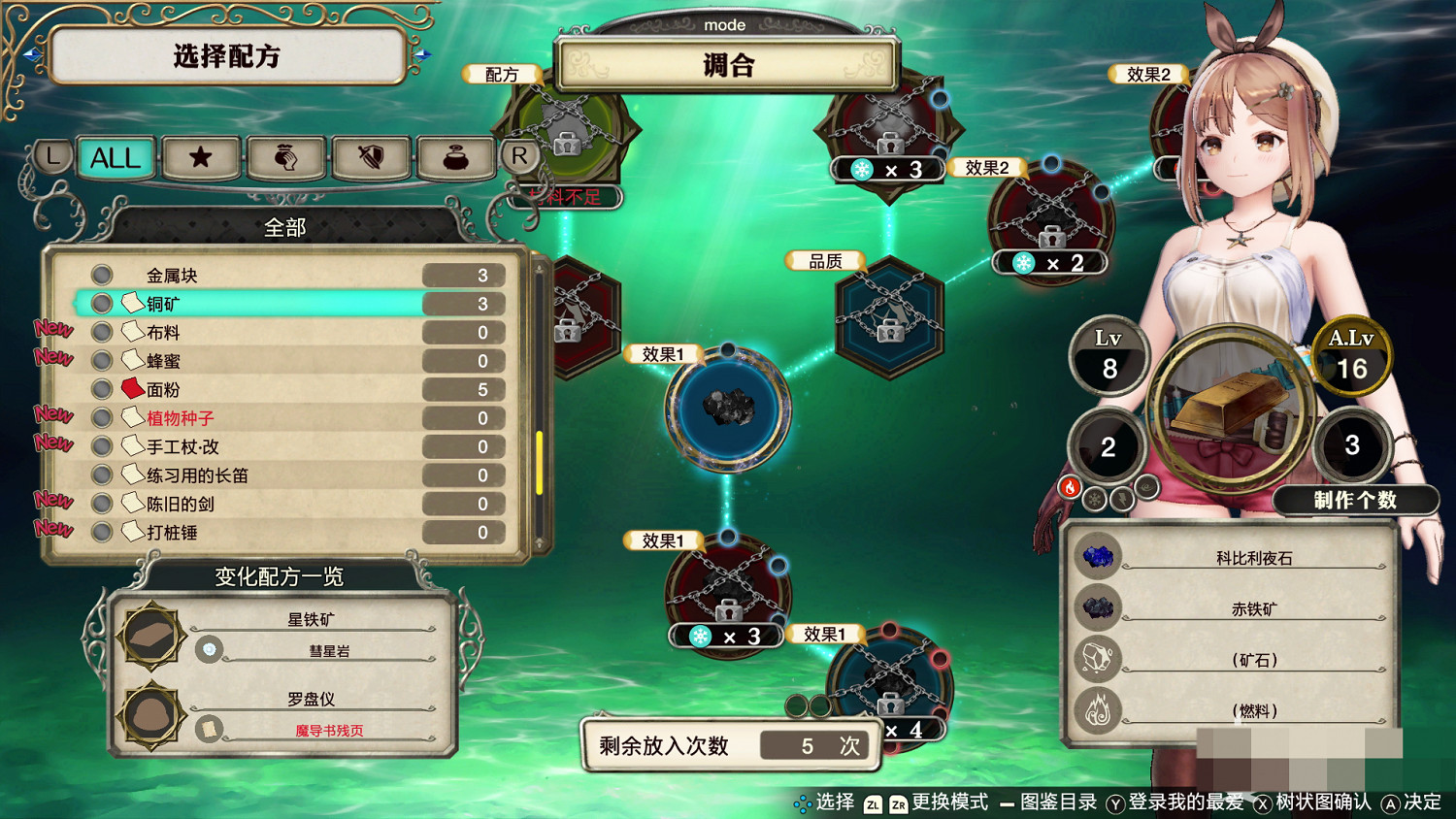Select the cauldron-shaped materials filter icon

pyautogui.click(x=456, y=158)
